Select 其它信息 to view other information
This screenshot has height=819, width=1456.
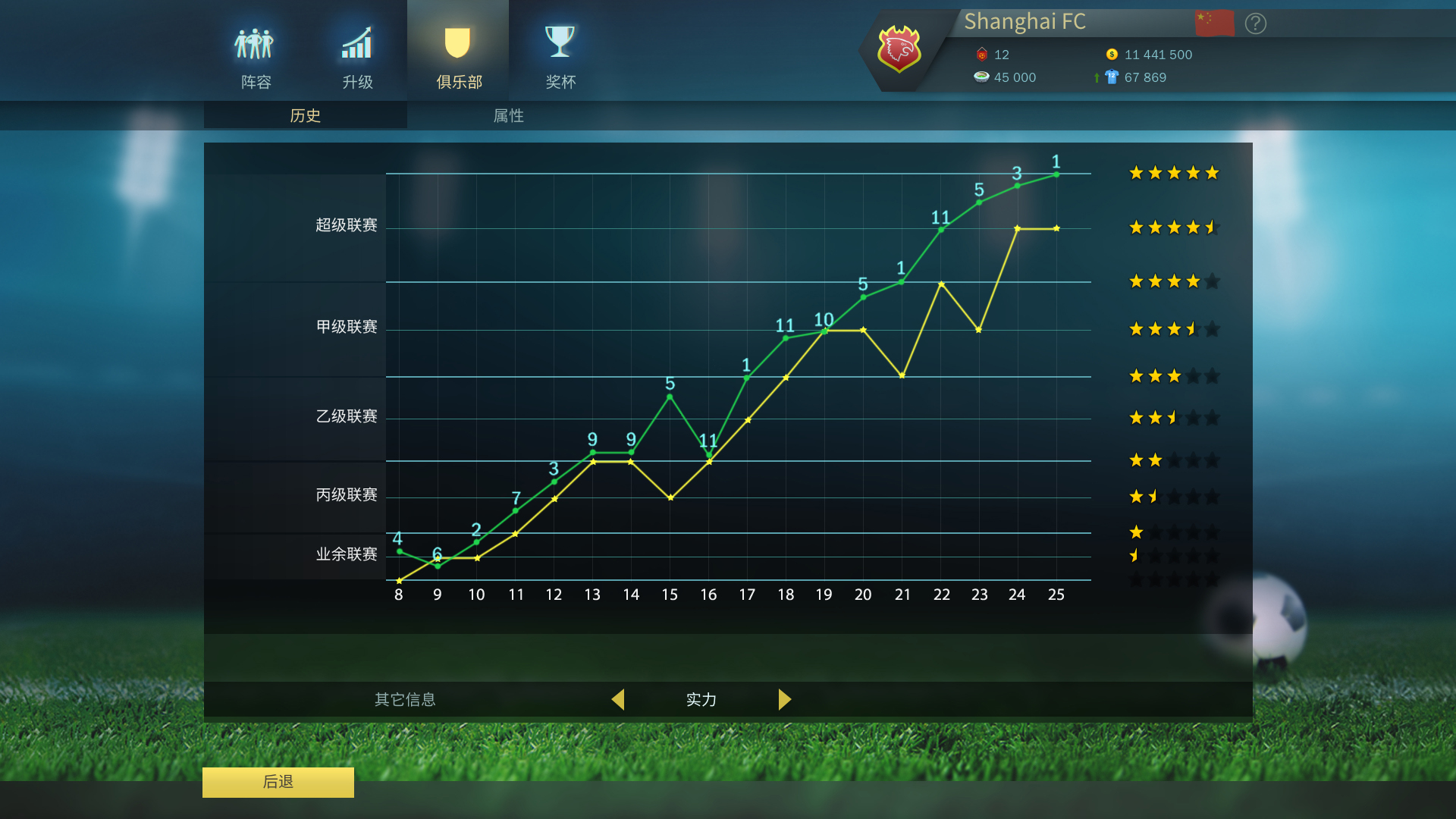[405, 700]
